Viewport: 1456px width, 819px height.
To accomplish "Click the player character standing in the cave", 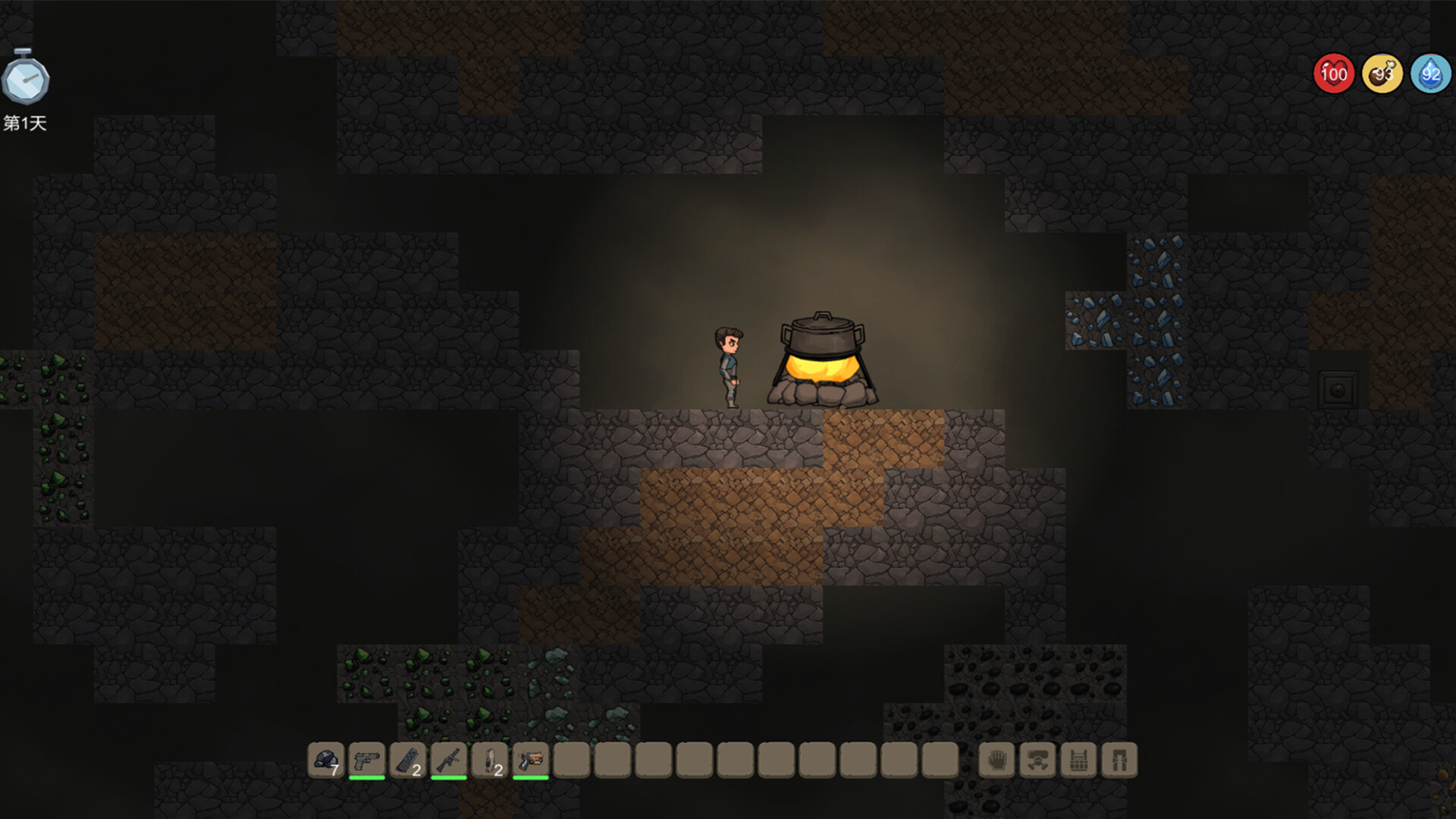I will [x=730, y=362].
